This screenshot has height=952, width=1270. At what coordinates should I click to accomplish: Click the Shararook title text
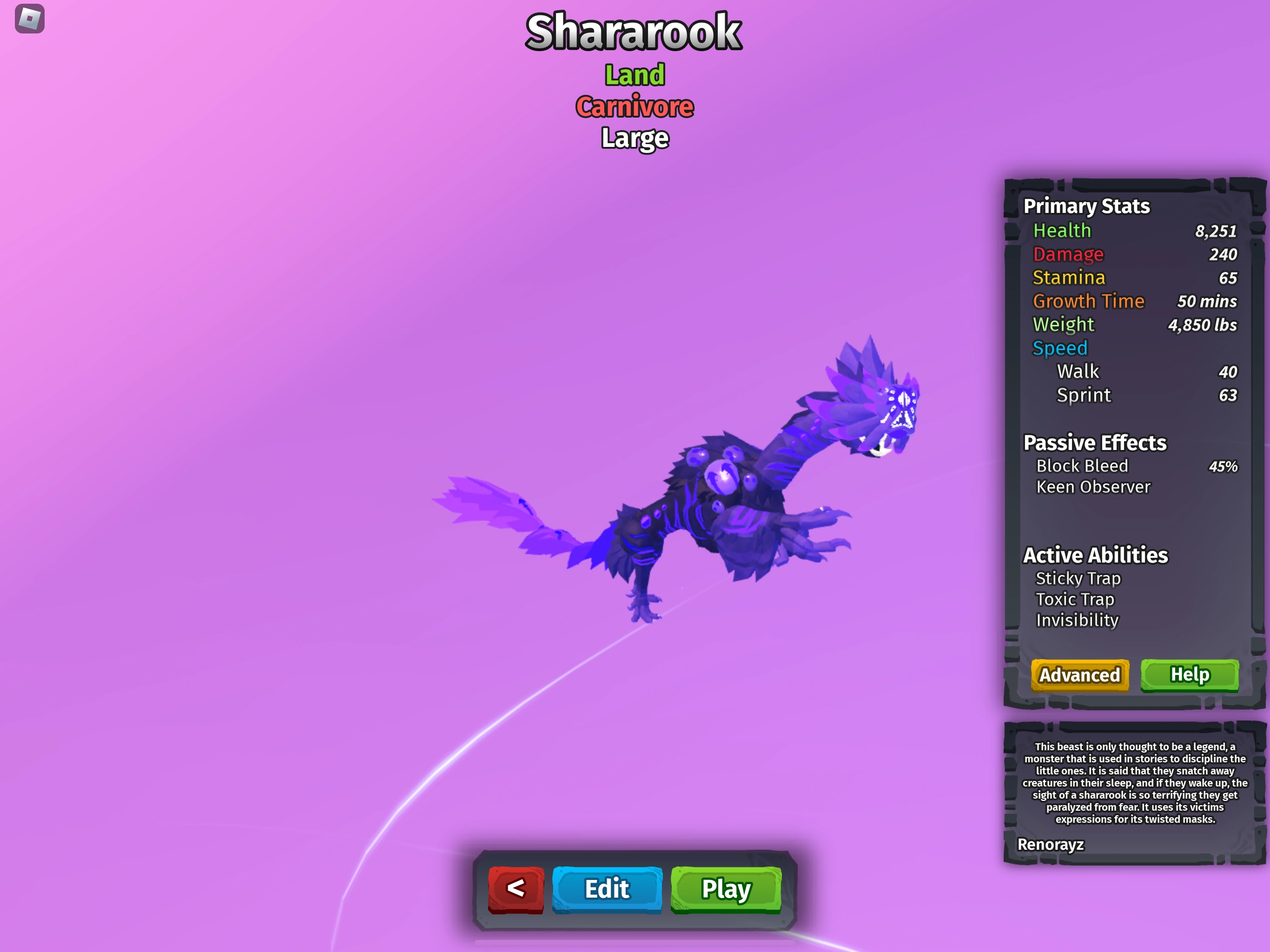pyautogui.click(x=634, y=32)
